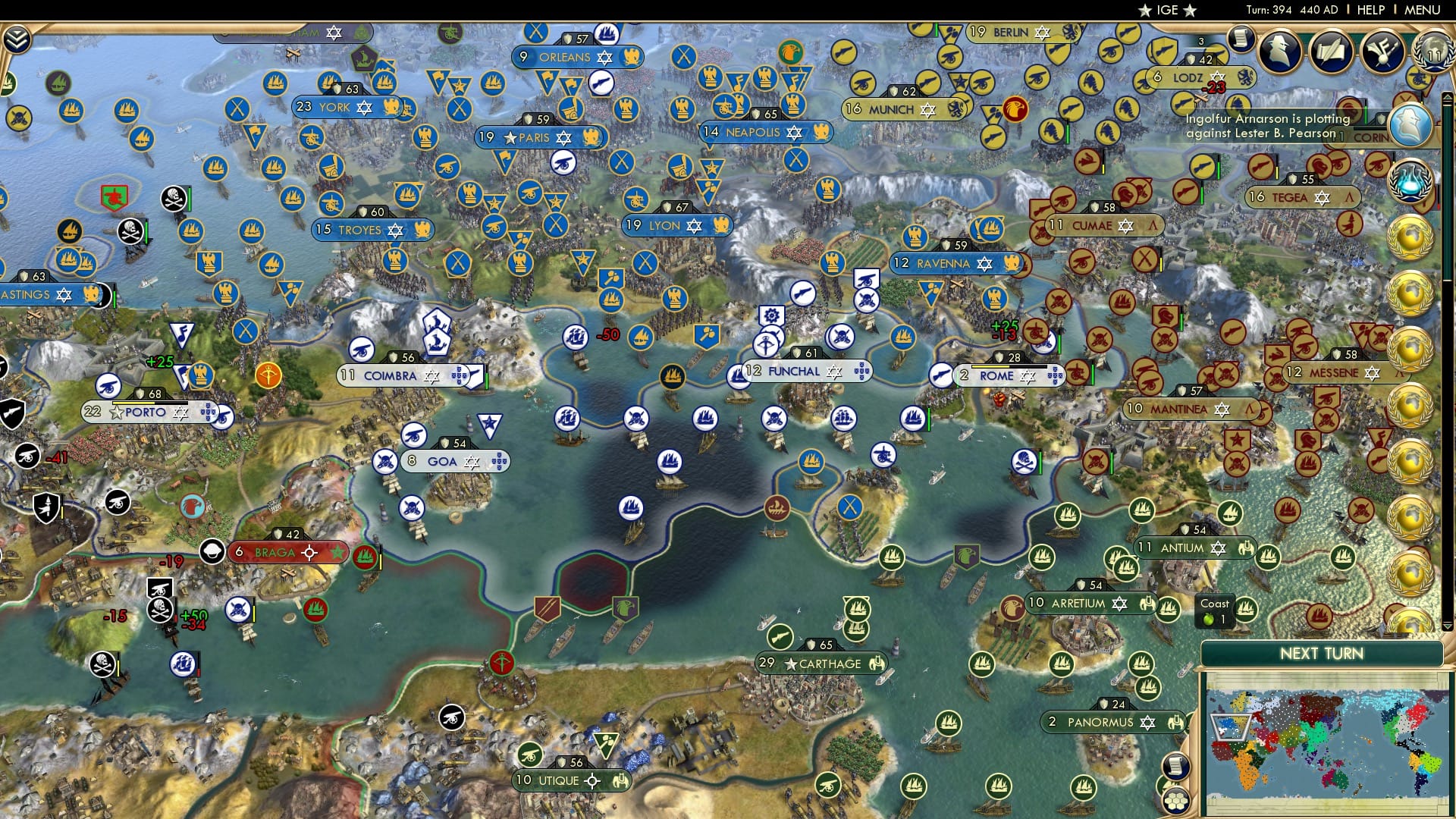This screenshot has height=819, width=1456.
Task: Open the HELP screen
Action: click(1371, 9)
